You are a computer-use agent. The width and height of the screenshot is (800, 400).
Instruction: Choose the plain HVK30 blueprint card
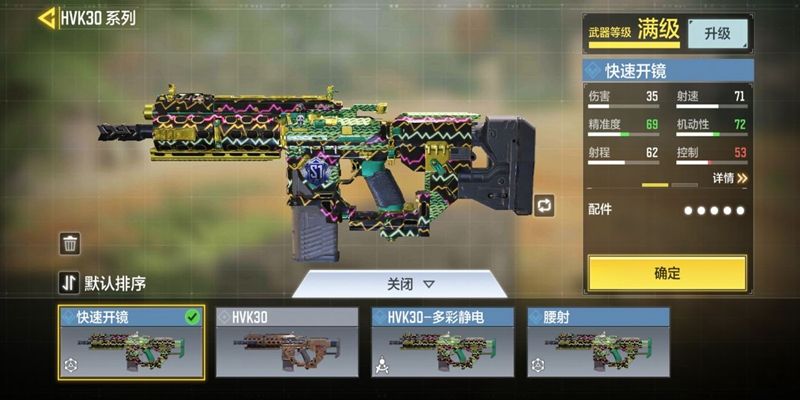tap(287, 343)
